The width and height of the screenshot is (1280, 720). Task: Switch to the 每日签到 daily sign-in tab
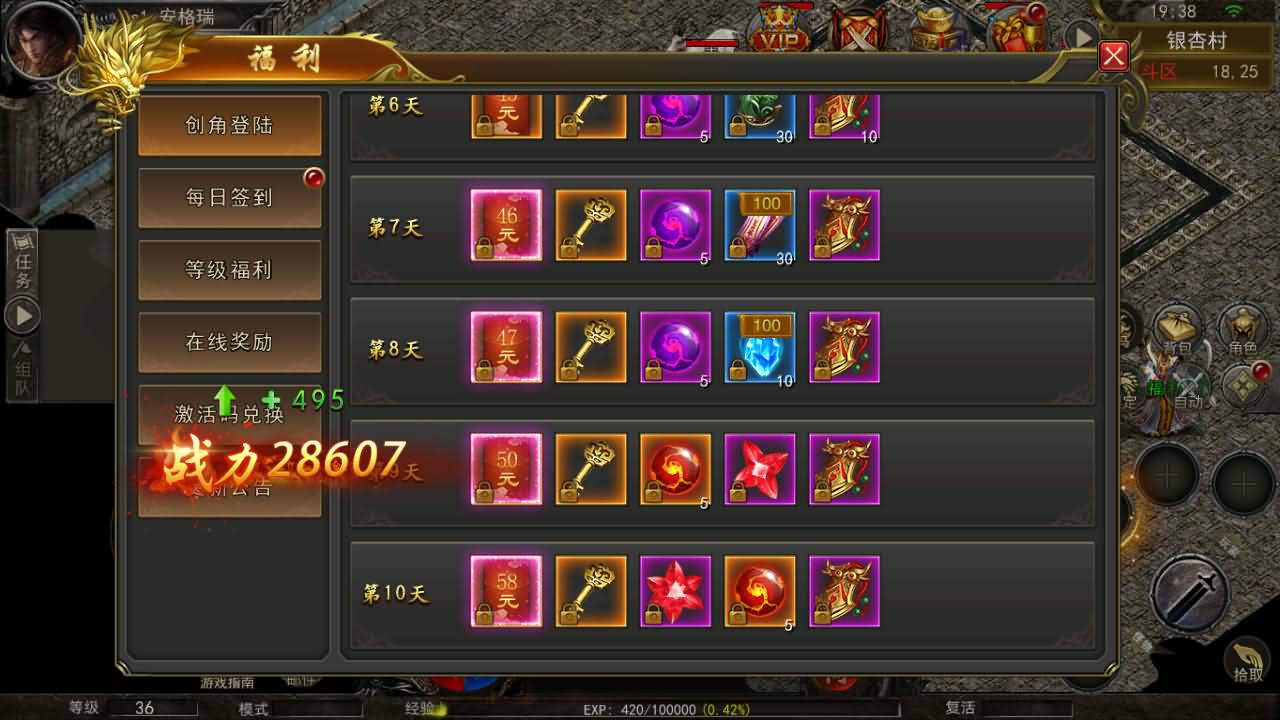pos(230,197)
